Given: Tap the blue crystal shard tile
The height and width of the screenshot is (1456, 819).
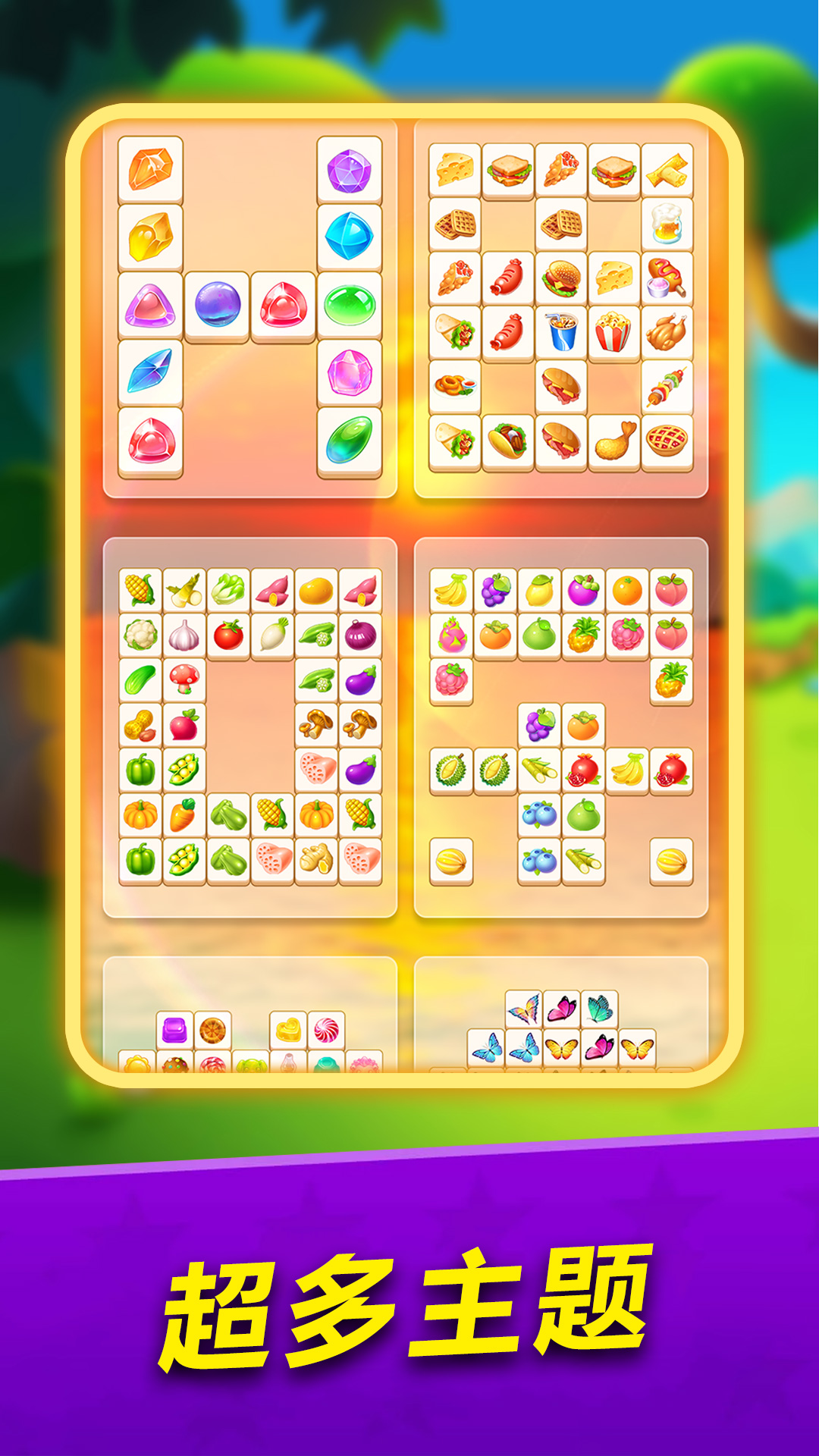Looking at the screenshot, I should 150,372.
